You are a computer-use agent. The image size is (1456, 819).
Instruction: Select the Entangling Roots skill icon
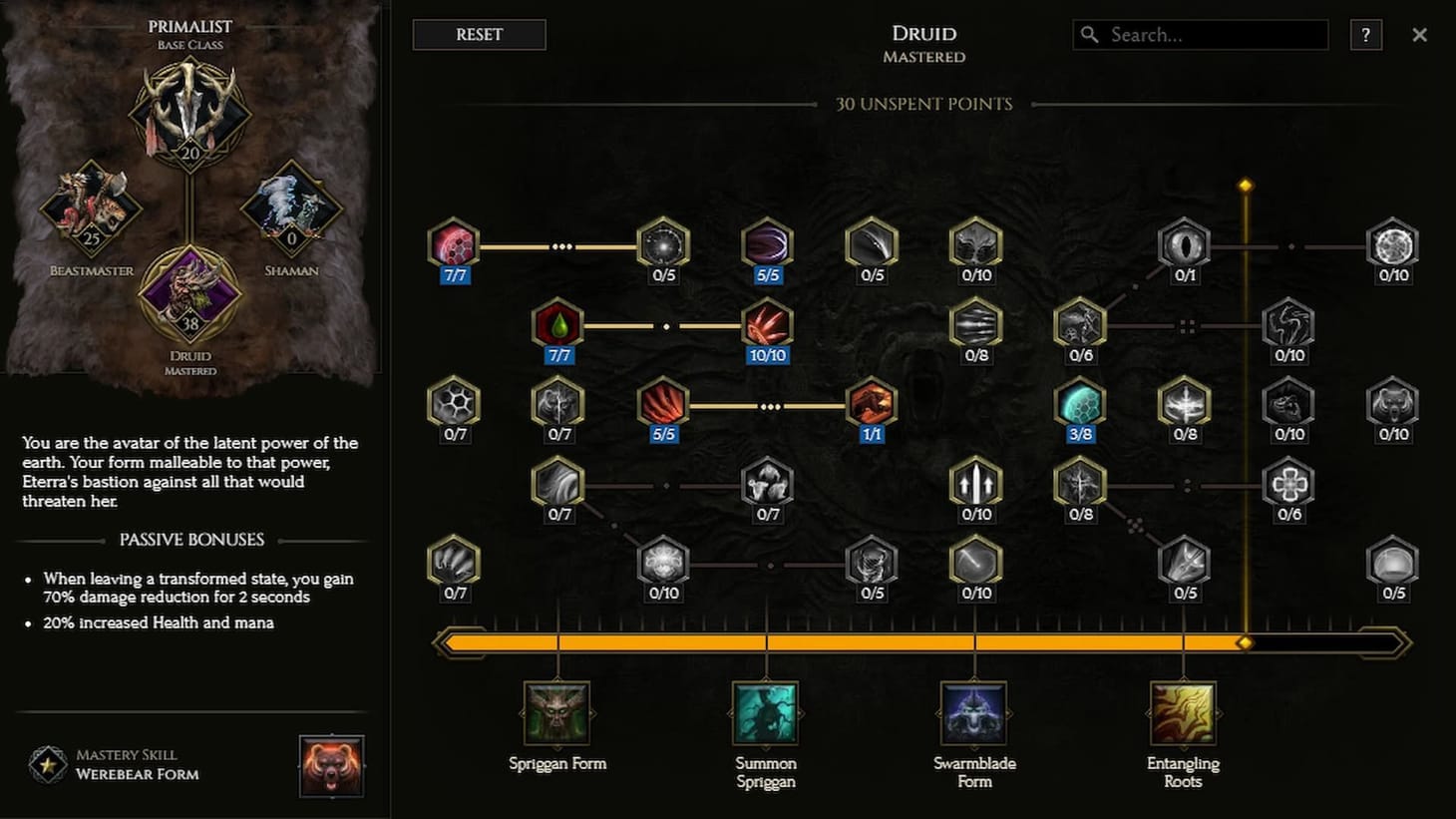(x=1183, y=712)
